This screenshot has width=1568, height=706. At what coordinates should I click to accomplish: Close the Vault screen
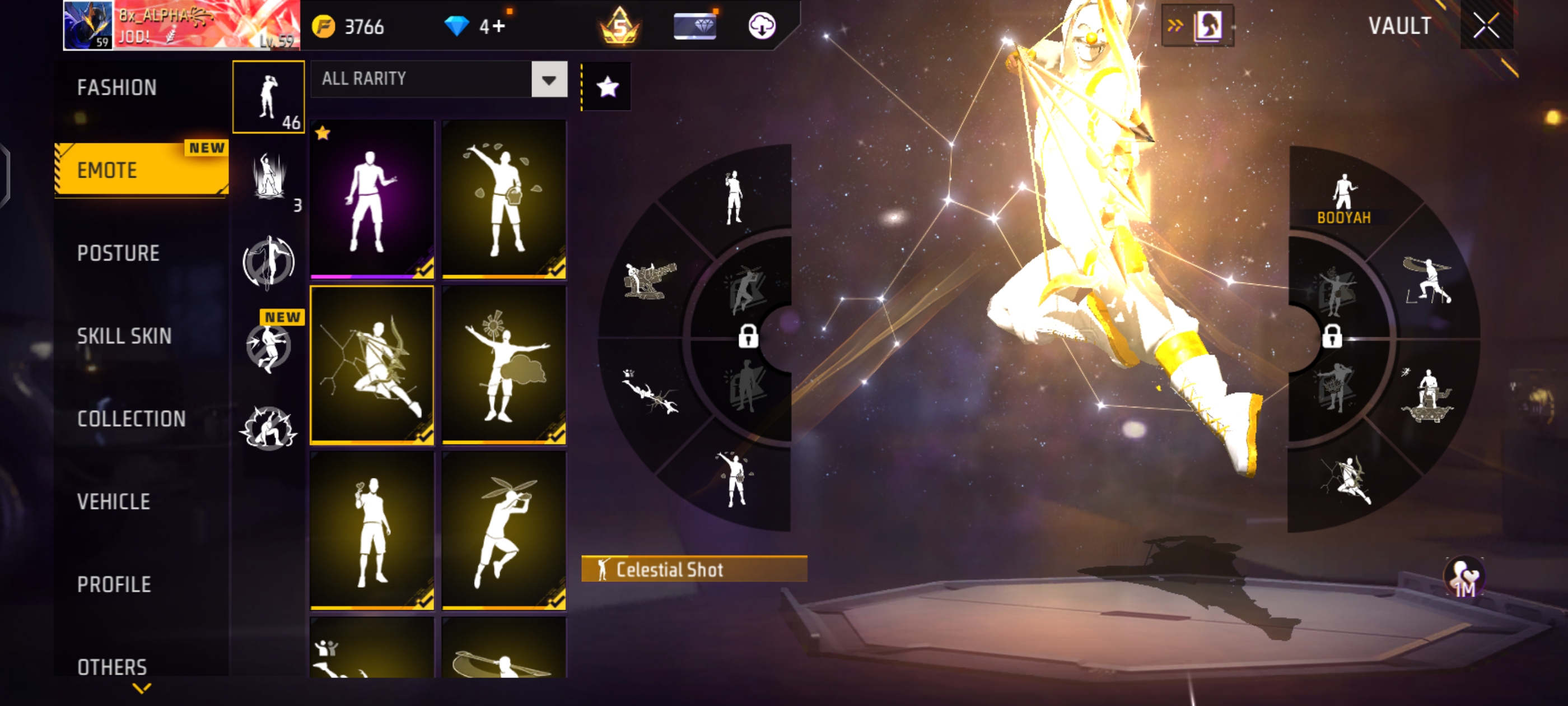1486,26
